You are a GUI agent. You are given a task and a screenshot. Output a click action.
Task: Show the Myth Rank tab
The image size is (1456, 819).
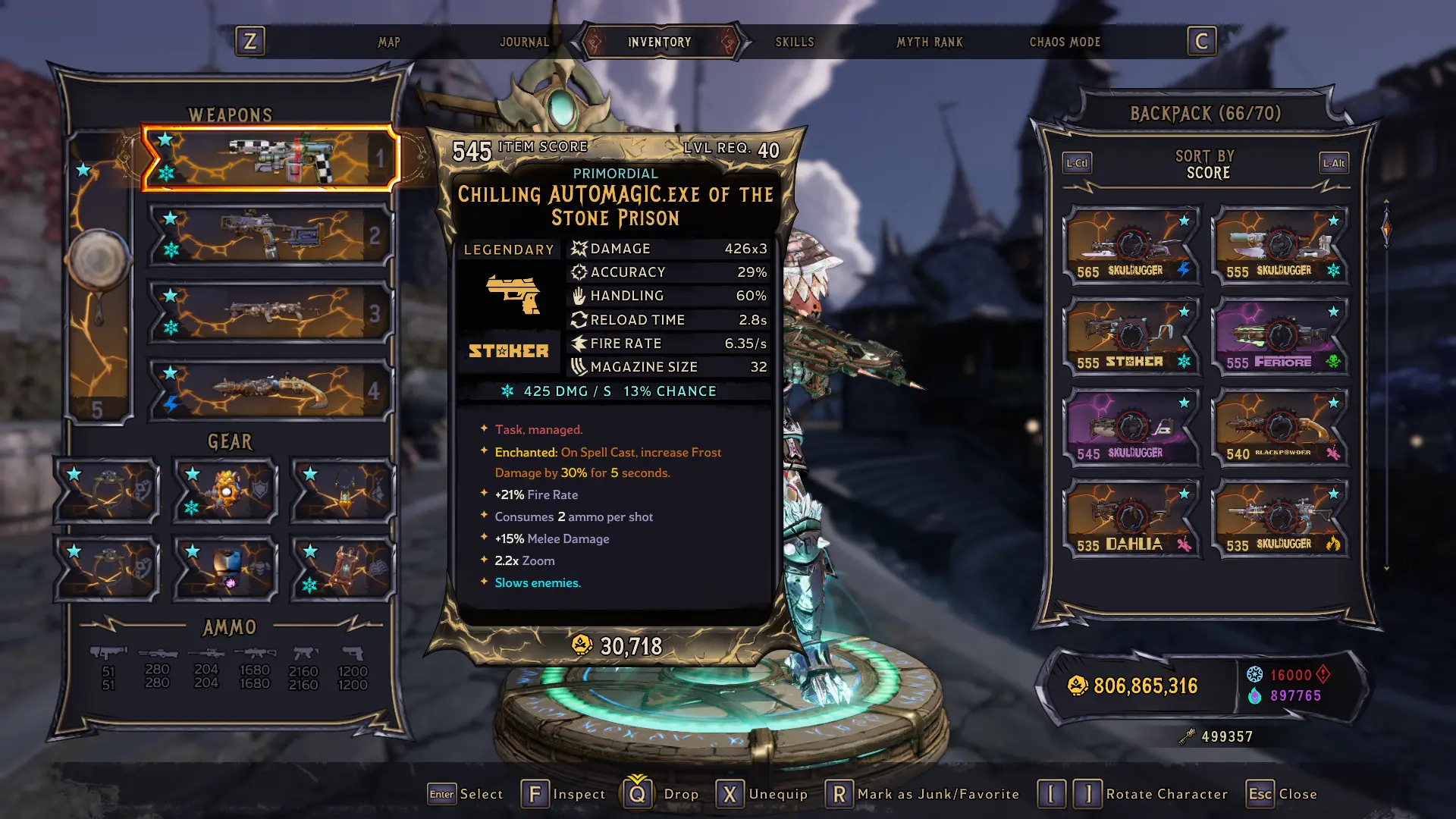point(929,42)
